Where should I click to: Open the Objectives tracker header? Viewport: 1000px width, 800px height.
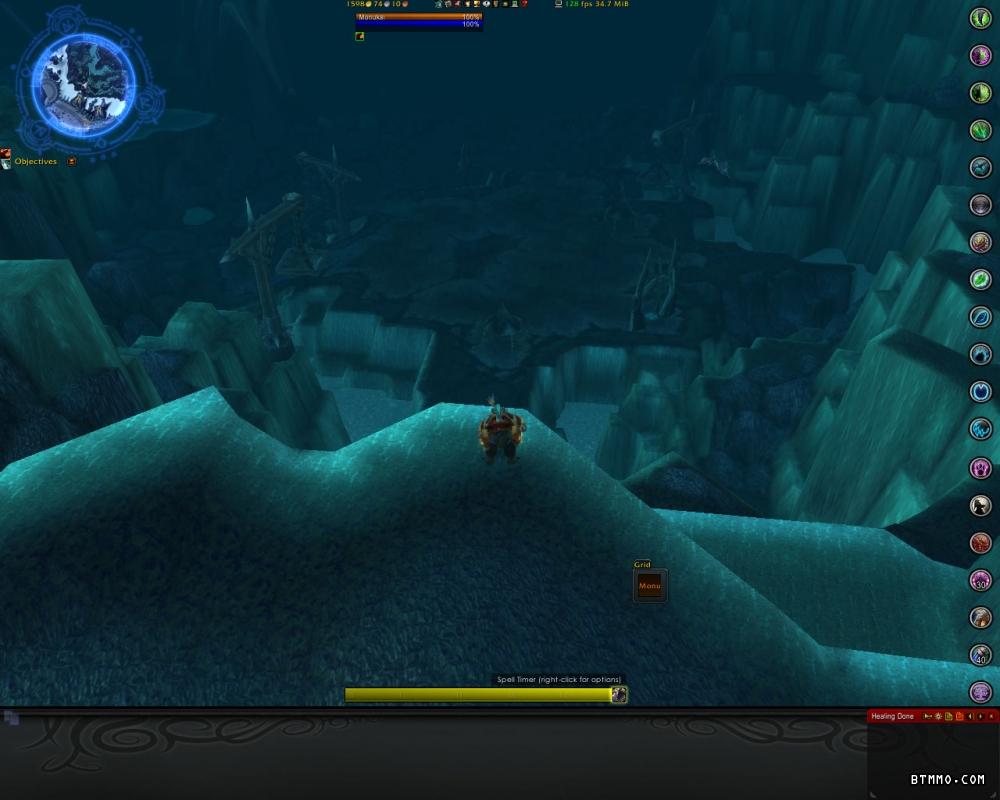coord(36,161)
